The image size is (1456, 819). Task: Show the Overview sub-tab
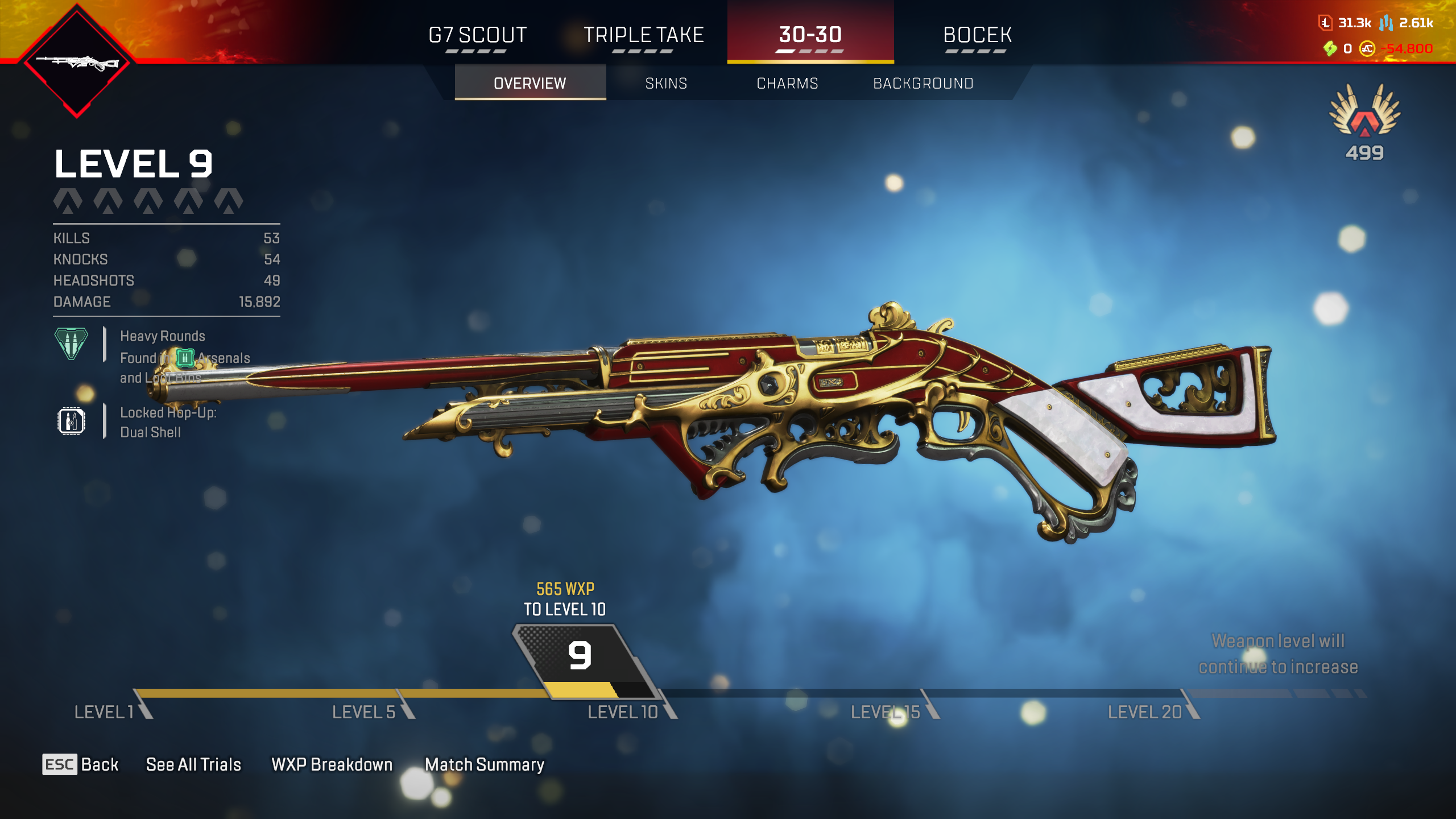point(530,84)
